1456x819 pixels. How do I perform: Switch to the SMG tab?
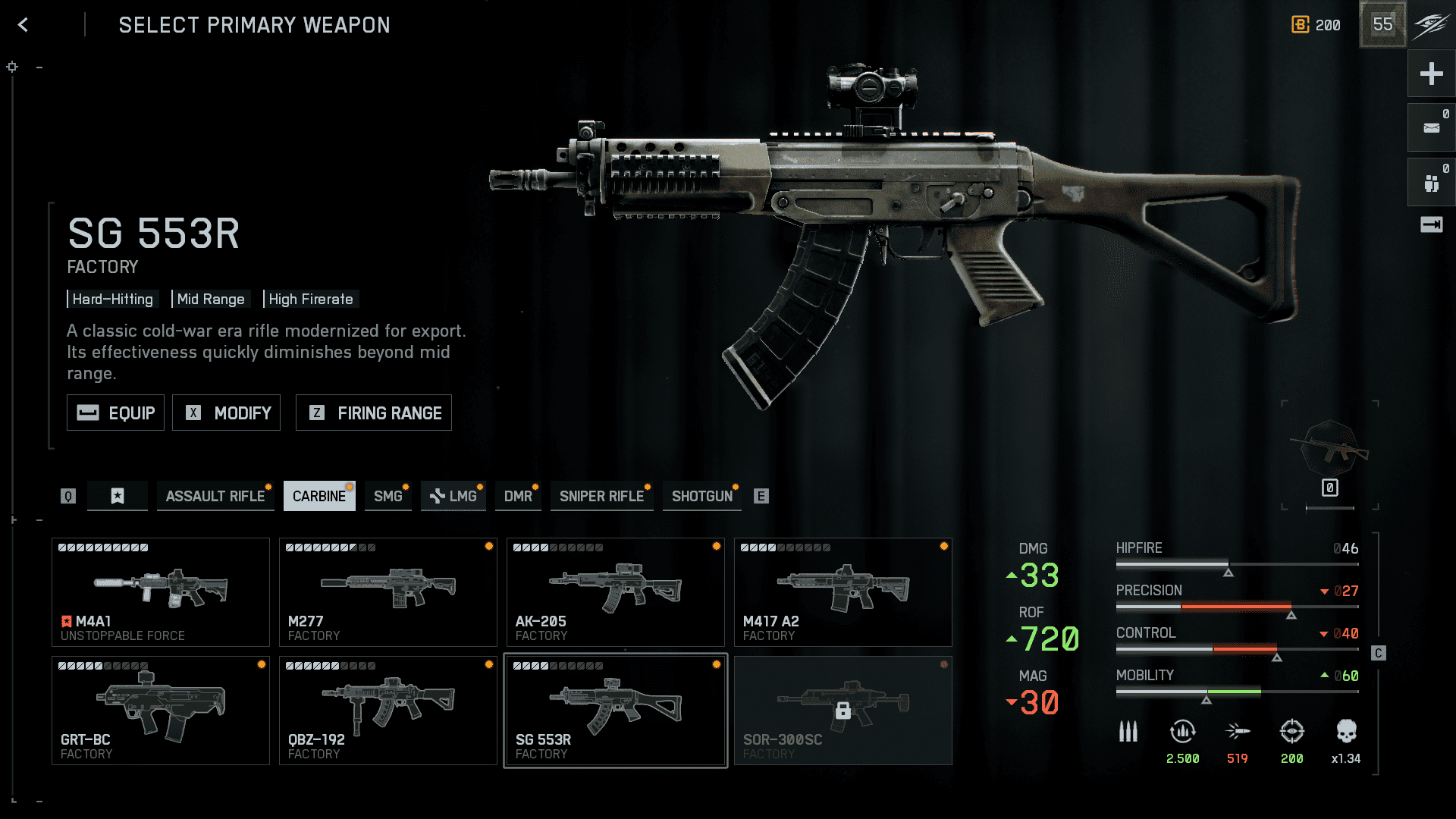pyautogui.click(x=388, y=496)
